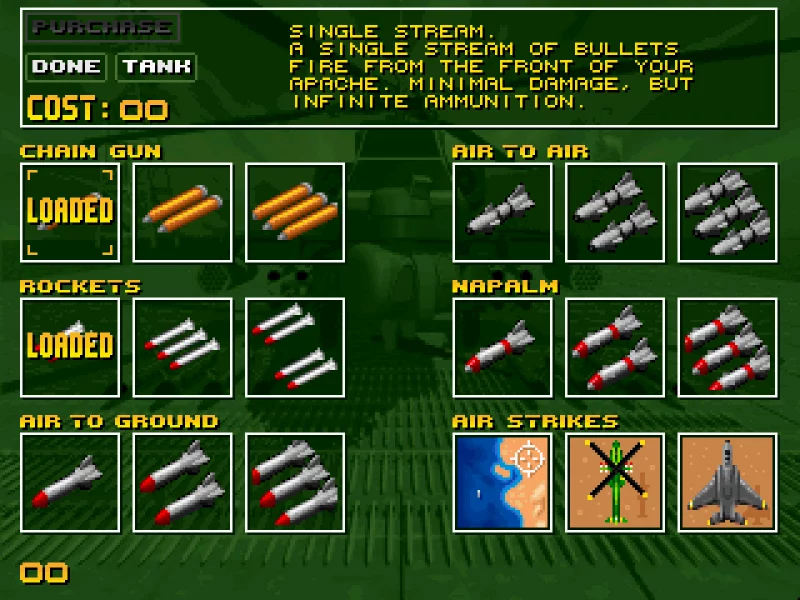800x600 pixels.
Task: Choose the triple air to ground missiles
Action: (x=294, y=481)
